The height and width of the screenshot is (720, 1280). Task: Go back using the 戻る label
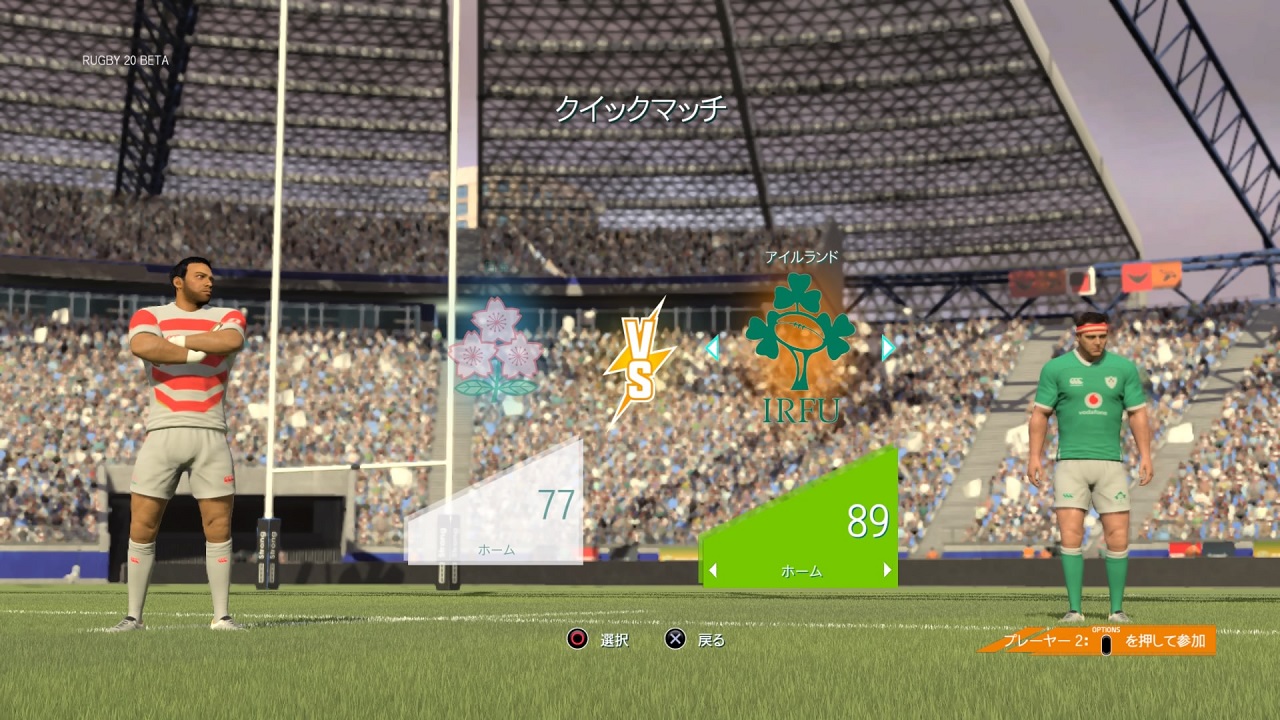pos(711,640)
